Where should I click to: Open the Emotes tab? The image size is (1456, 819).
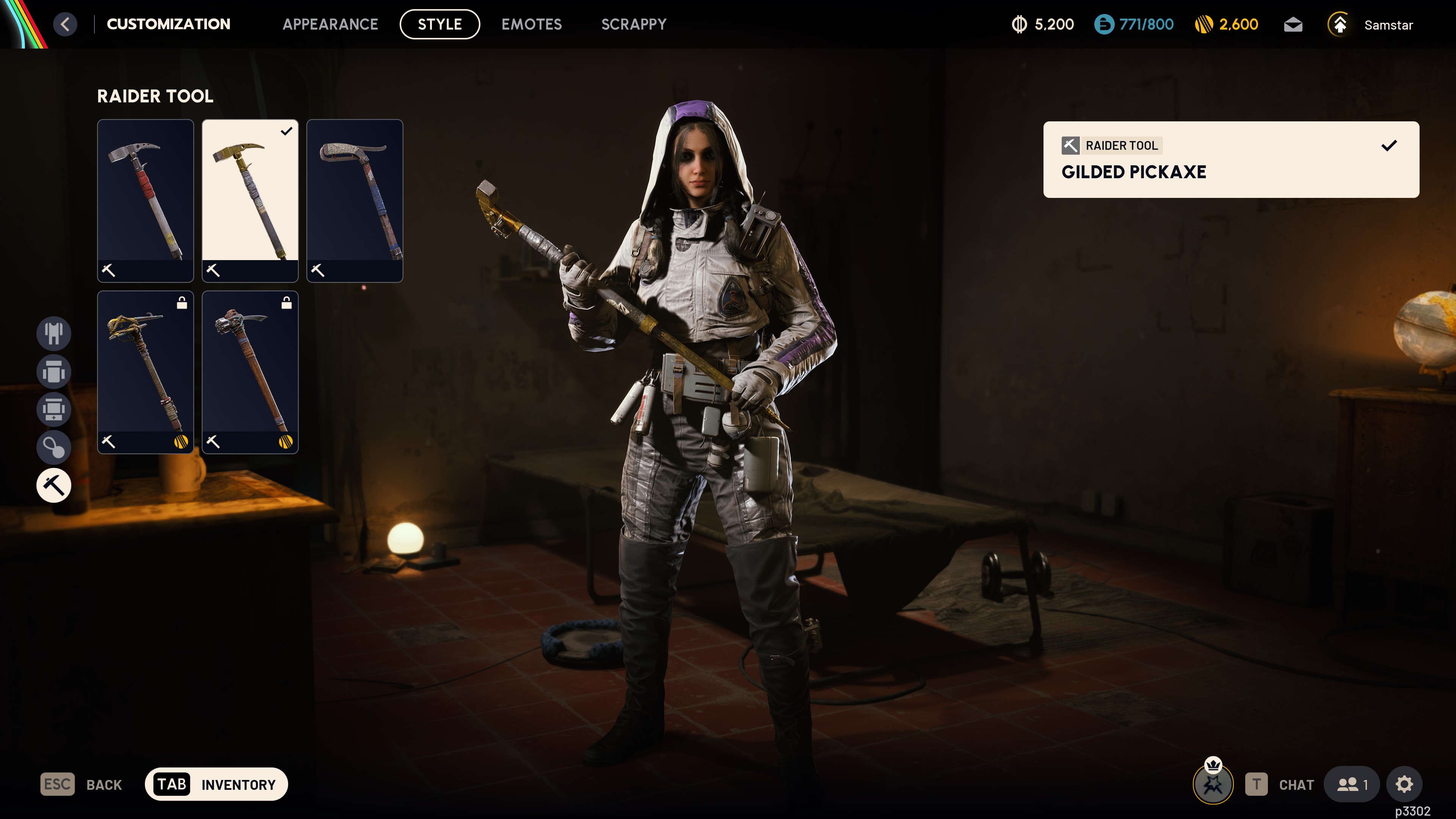click(531, 24)
